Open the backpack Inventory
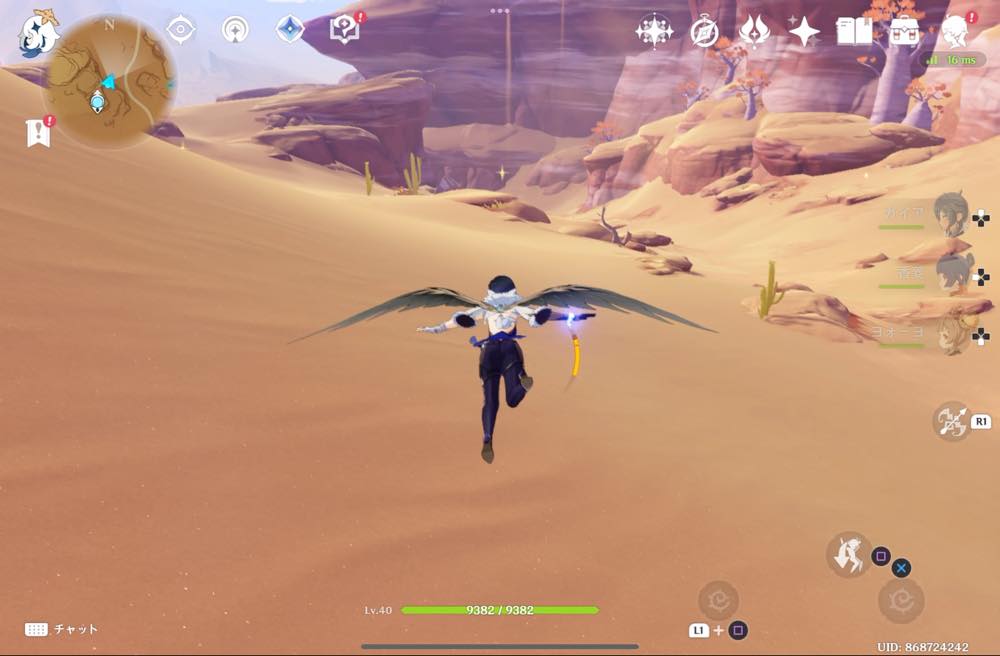 coord(904,31)
